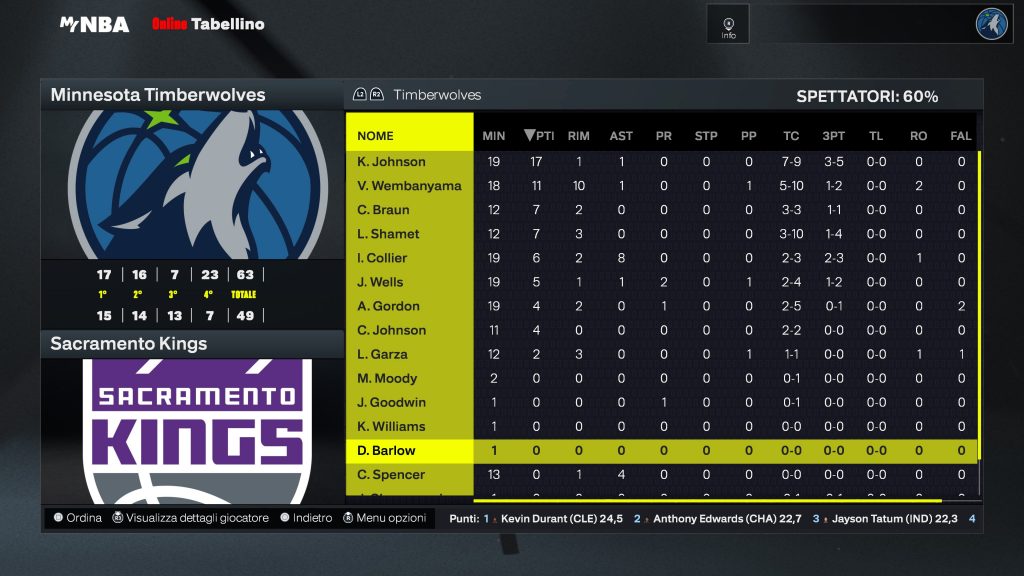Image resolution: width=1024 pixels, height=576 pixels.
Task: Select L. Shamet's row
Action: (388, 234)
